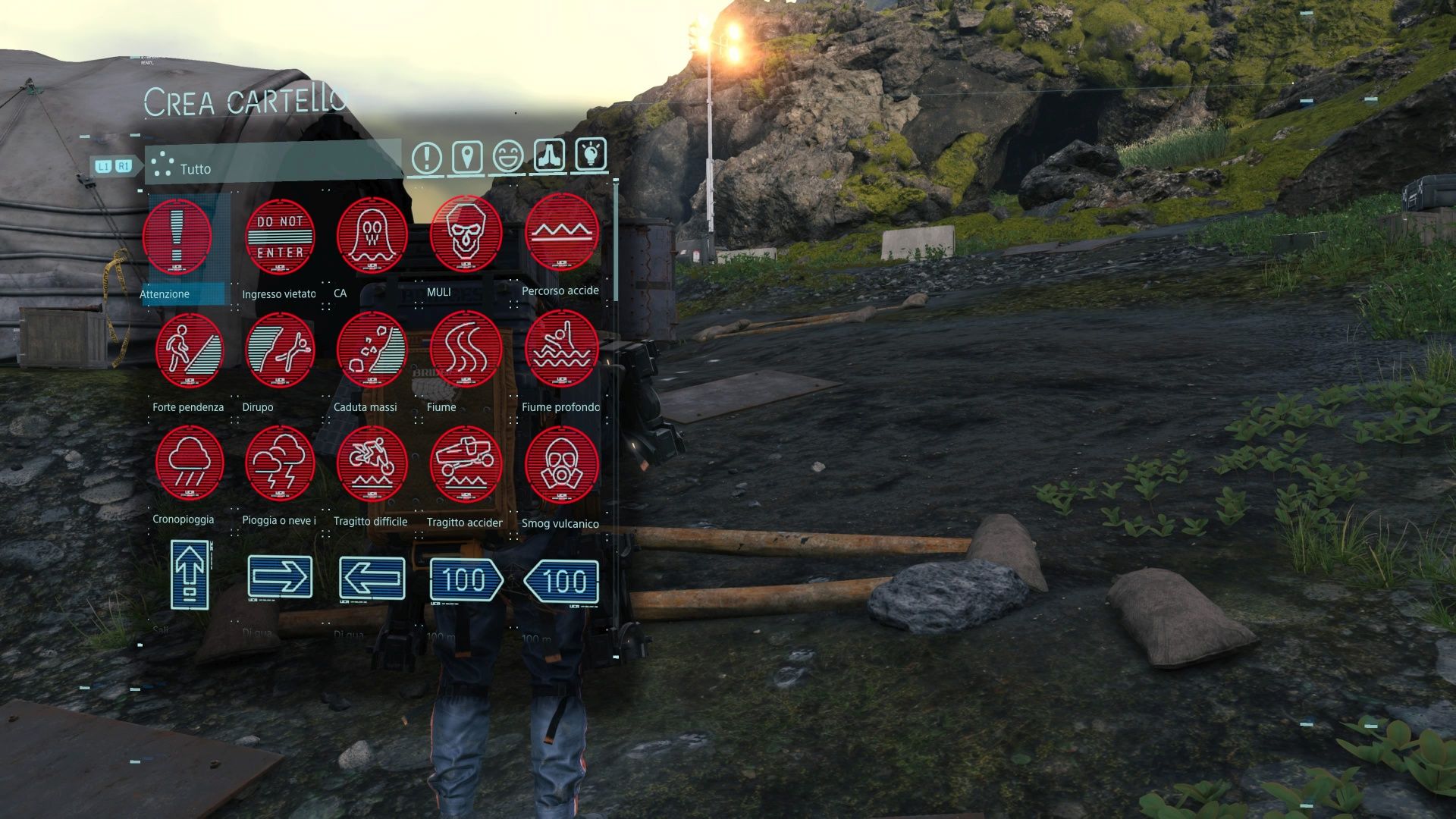Screen dimensions: 1456x819
Task: Switch to the exclamation mark warning tab
Action: point(427,158)
